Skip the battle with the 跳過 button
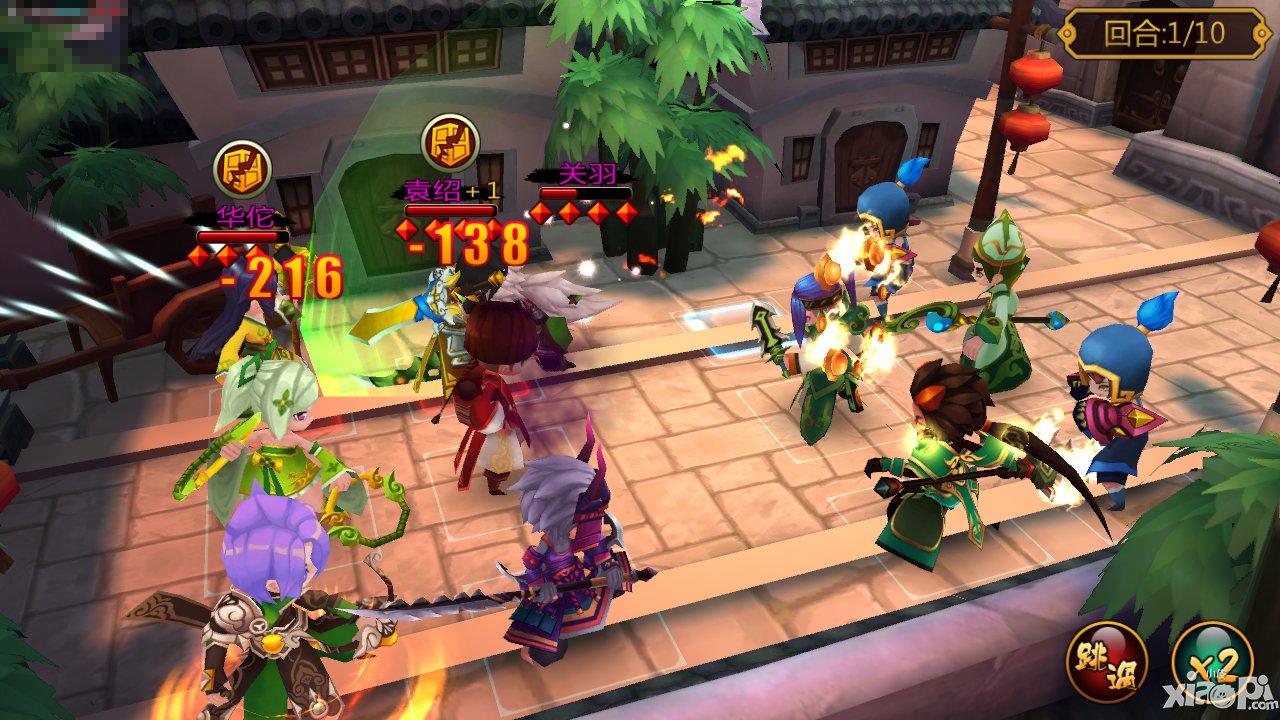This screenshot has width=1280, height=720. [x=1106, y=661]
